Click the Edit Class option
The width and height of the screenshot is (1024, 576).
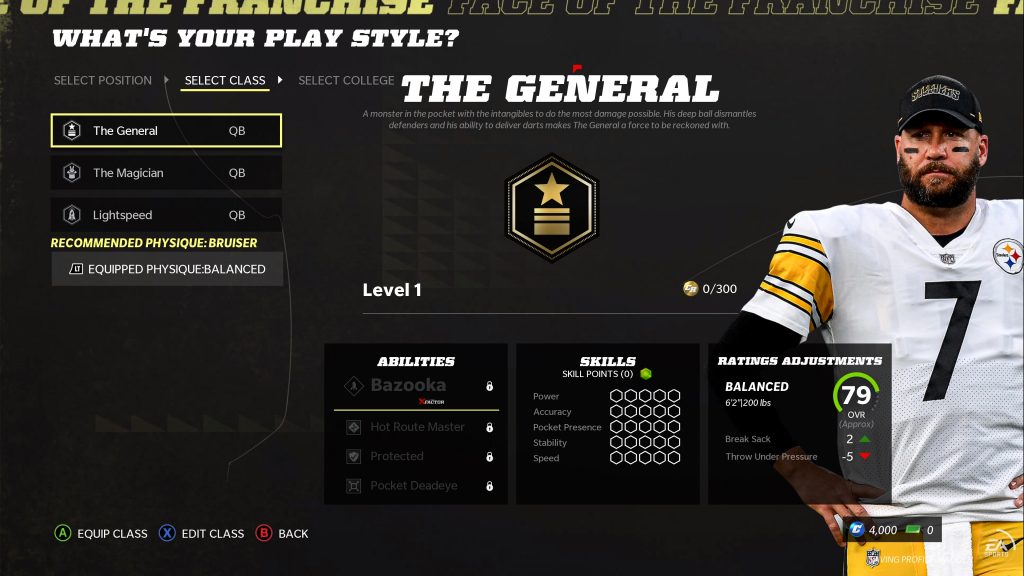click(x=201, y=533)
